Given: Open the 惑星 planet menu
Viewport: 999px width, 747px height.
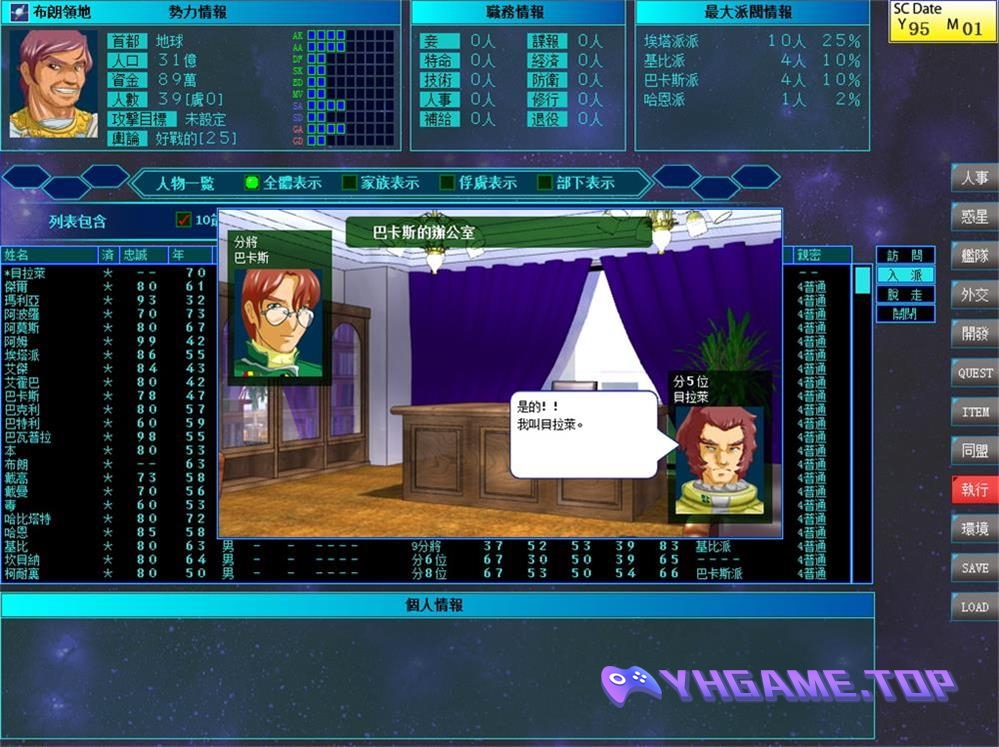Looking at the screenshot, I should (x=974, y=216).
